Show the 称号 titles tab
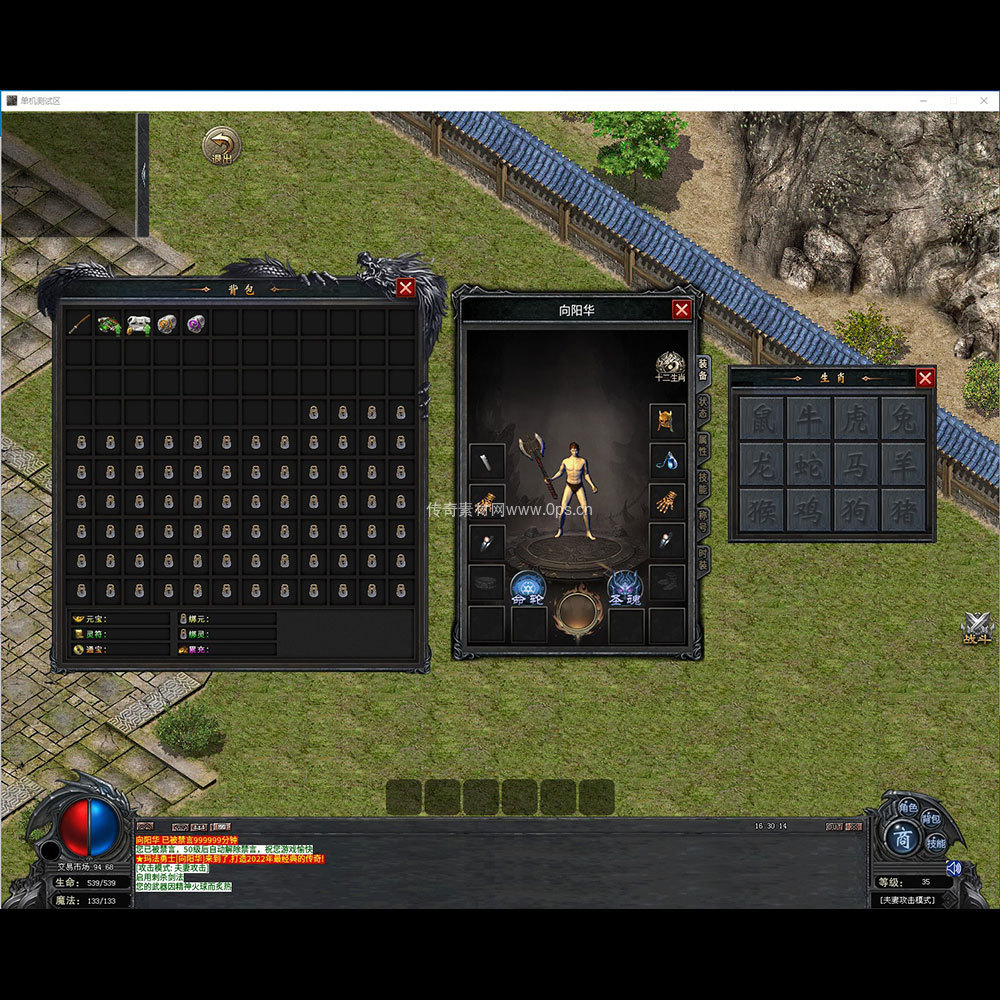The height and width of the screenshot is (1000, 1000). [703, 521]
